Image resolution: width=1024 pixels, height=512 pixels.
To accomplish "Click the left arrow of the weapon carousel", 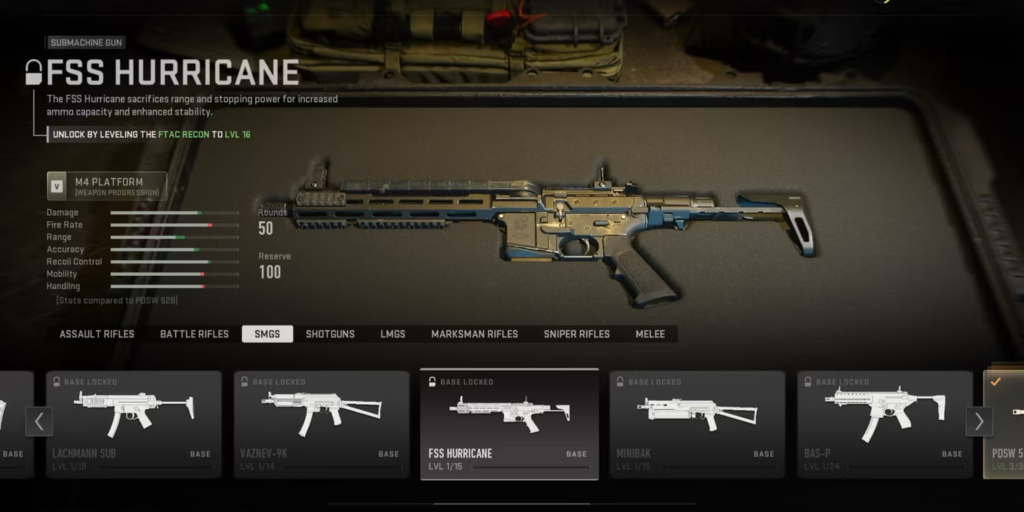I will (38, 421).
